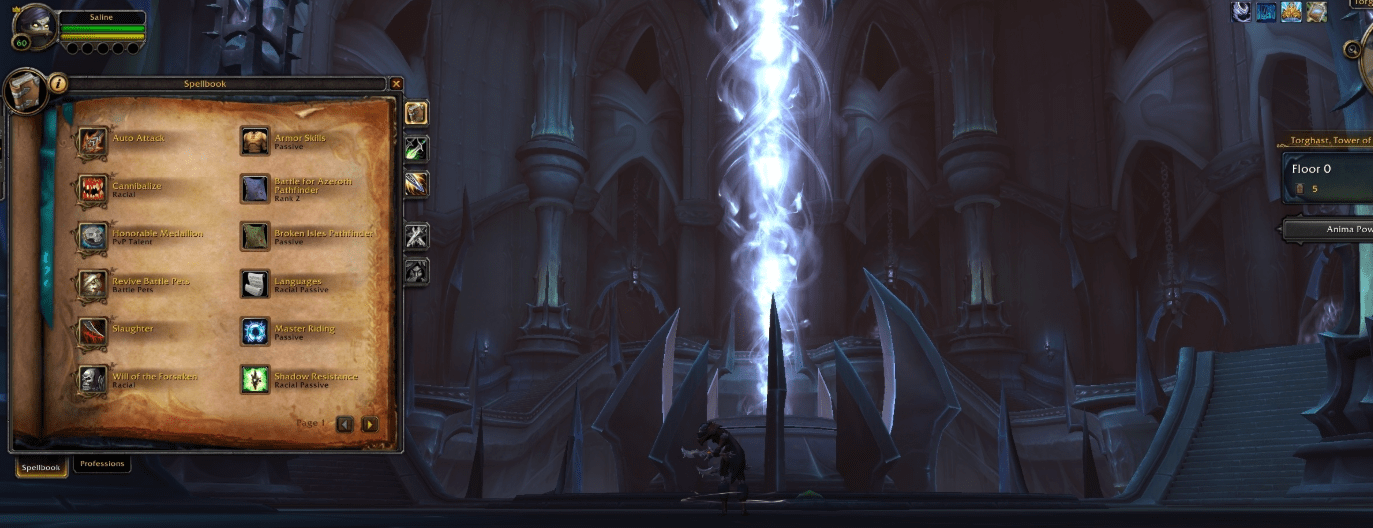Select the Slaughter ability icon
1373x528 pixels.
point(94,332)
